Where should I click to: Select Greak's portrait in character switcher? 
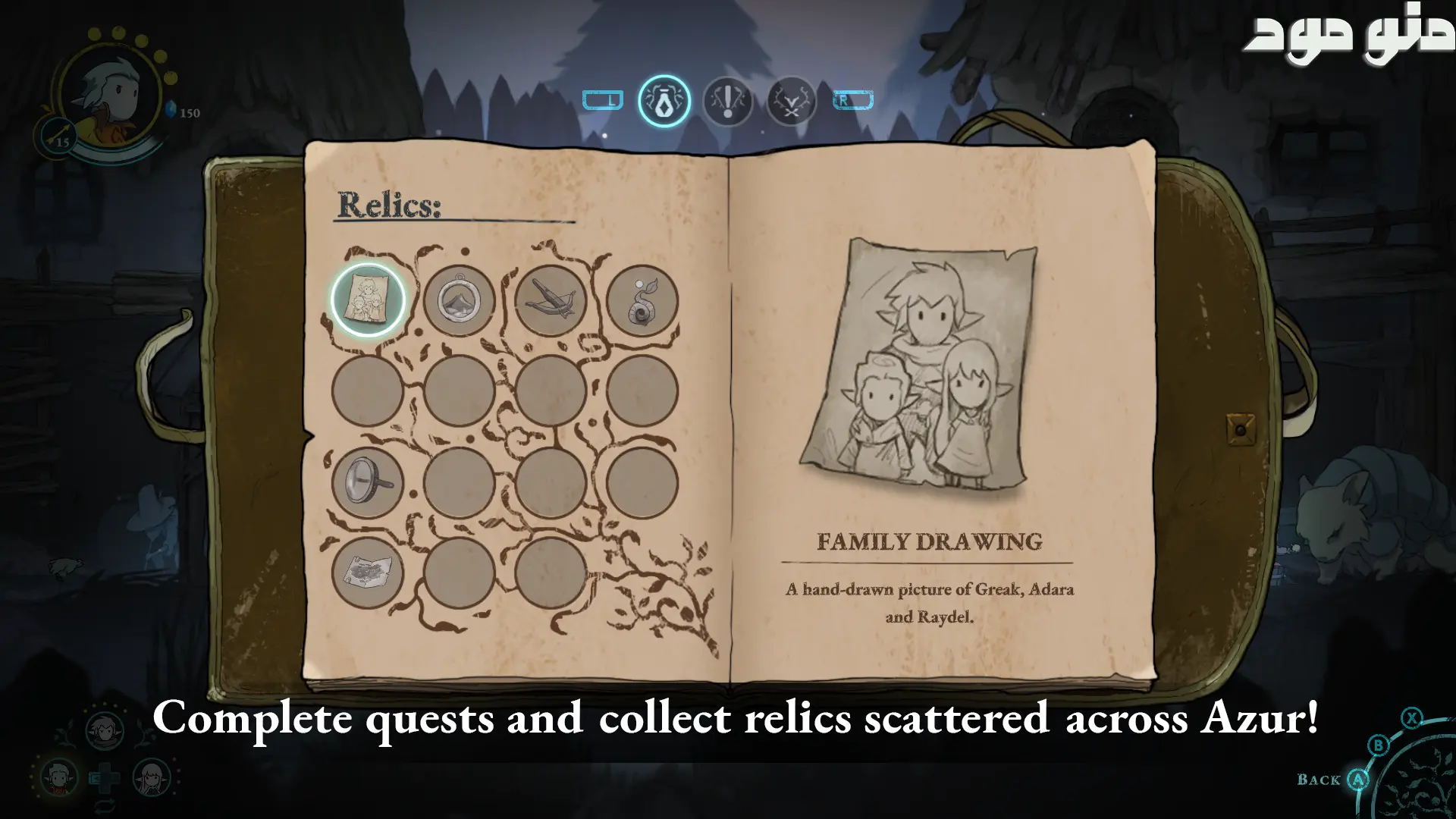click(x=58, y=777)
